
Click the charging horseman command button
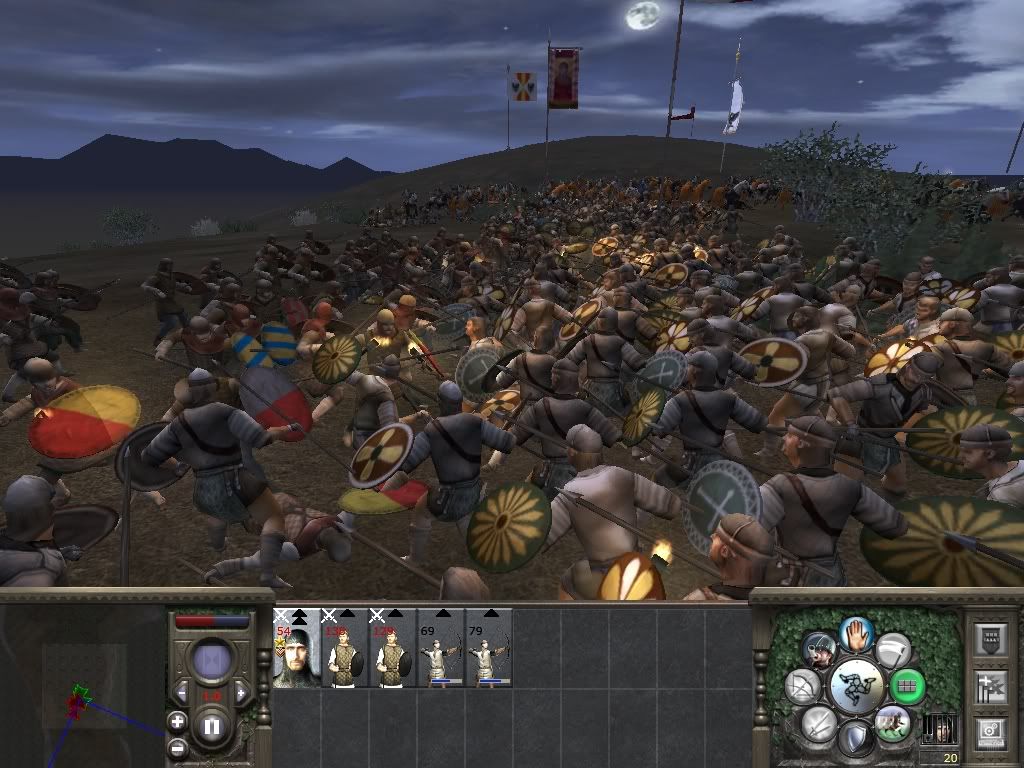pos(892,723)
